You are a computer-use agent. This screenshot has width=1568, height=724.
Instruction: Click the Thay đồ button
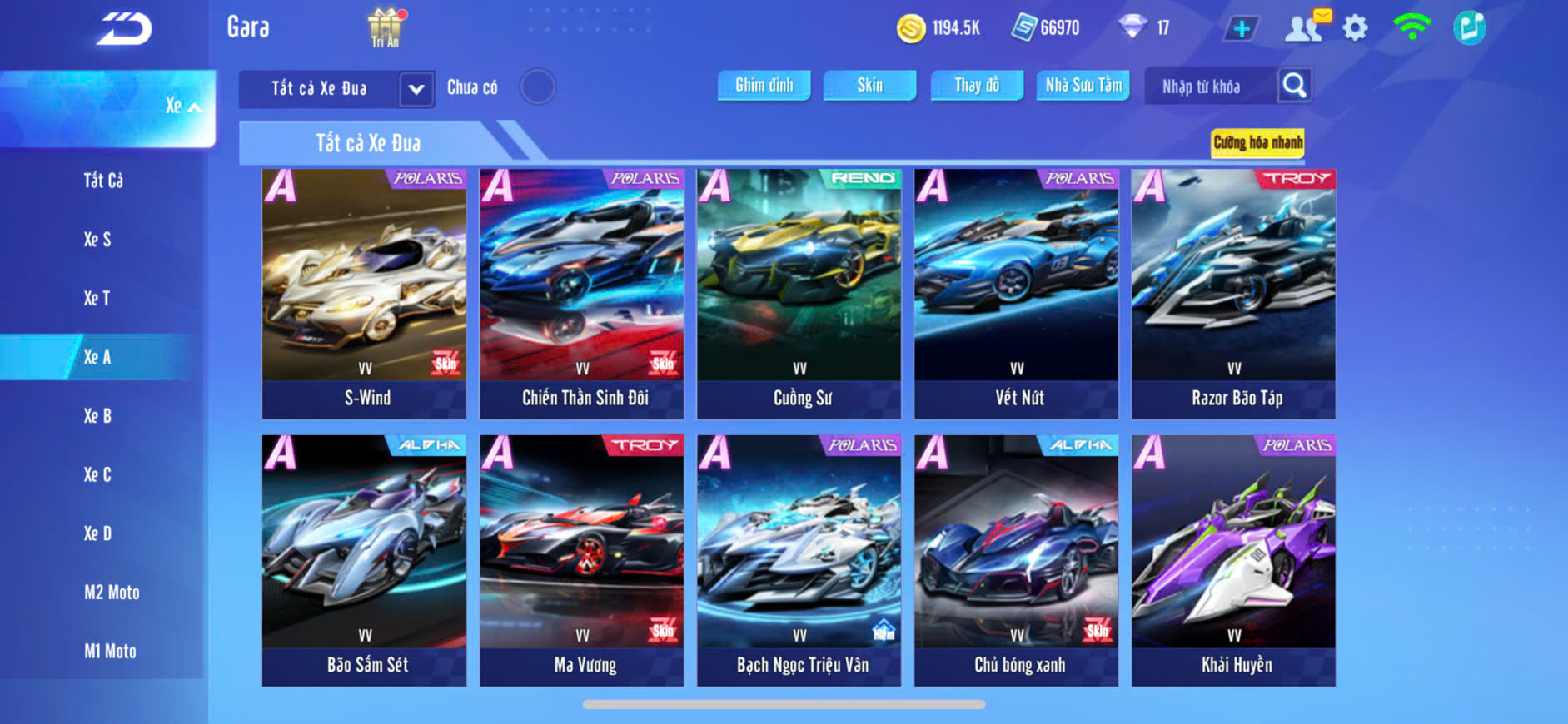coord(977,85)
